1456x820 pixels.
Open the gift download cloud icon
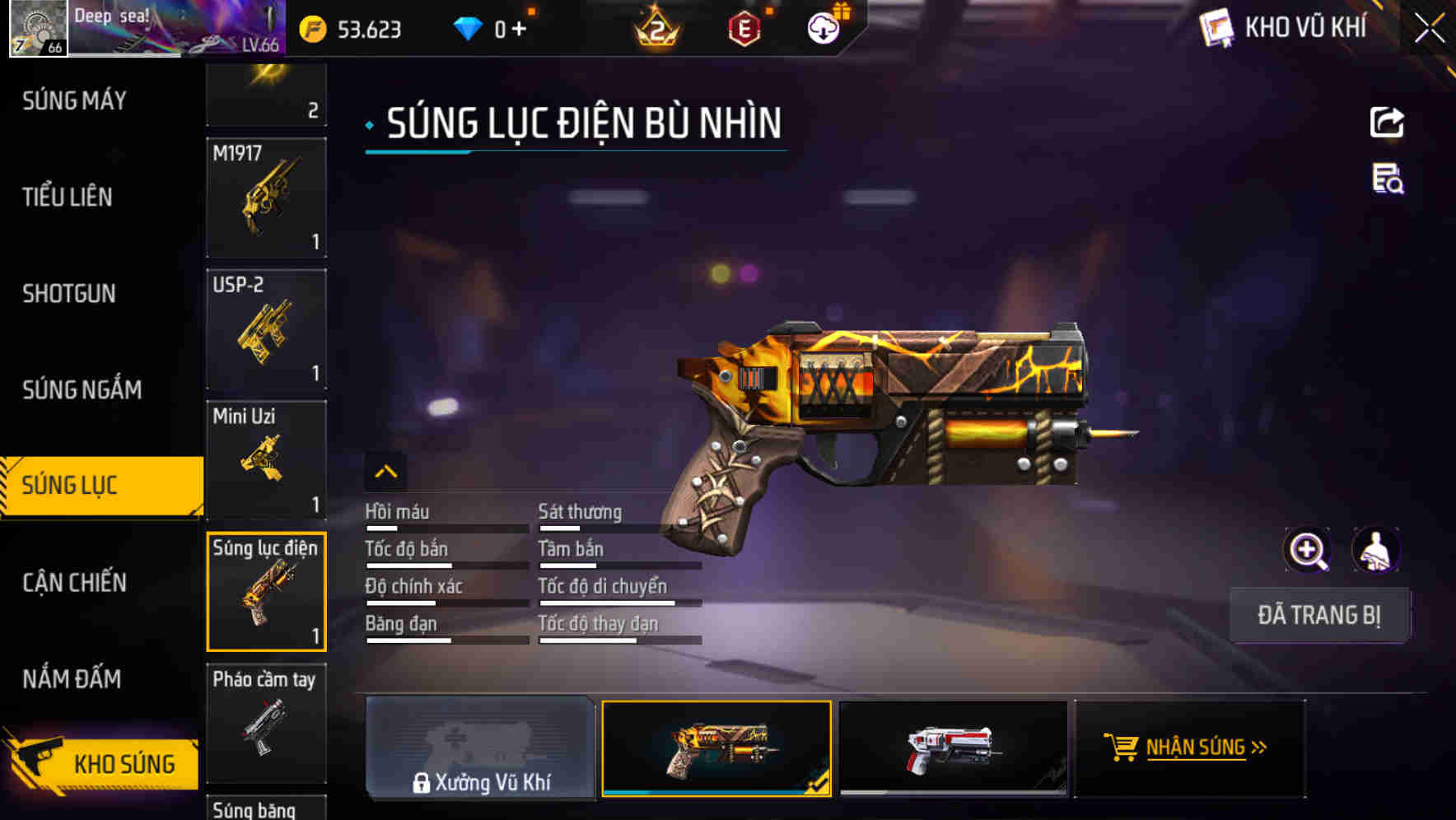pos(821,27)
